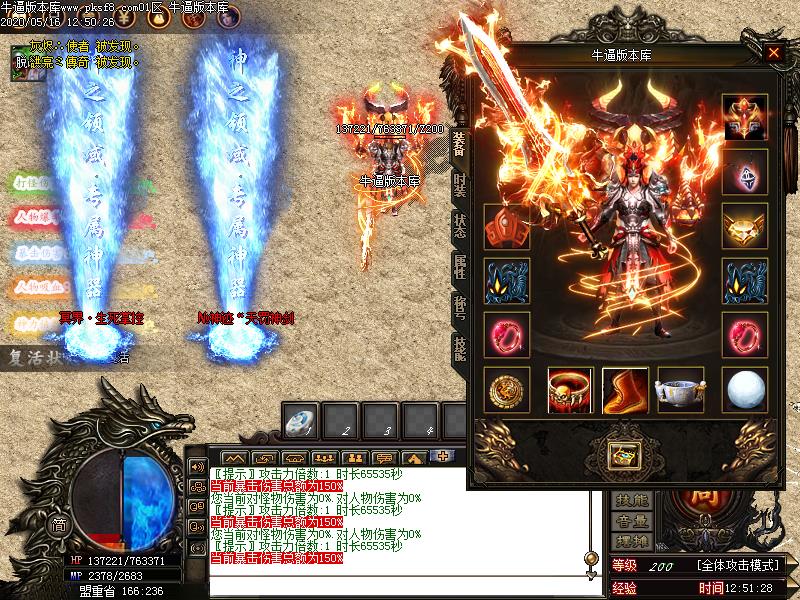The height and width of the screenshot is (600, 800).
Task: Select the golden round charm slot
Action: (506, 391)
